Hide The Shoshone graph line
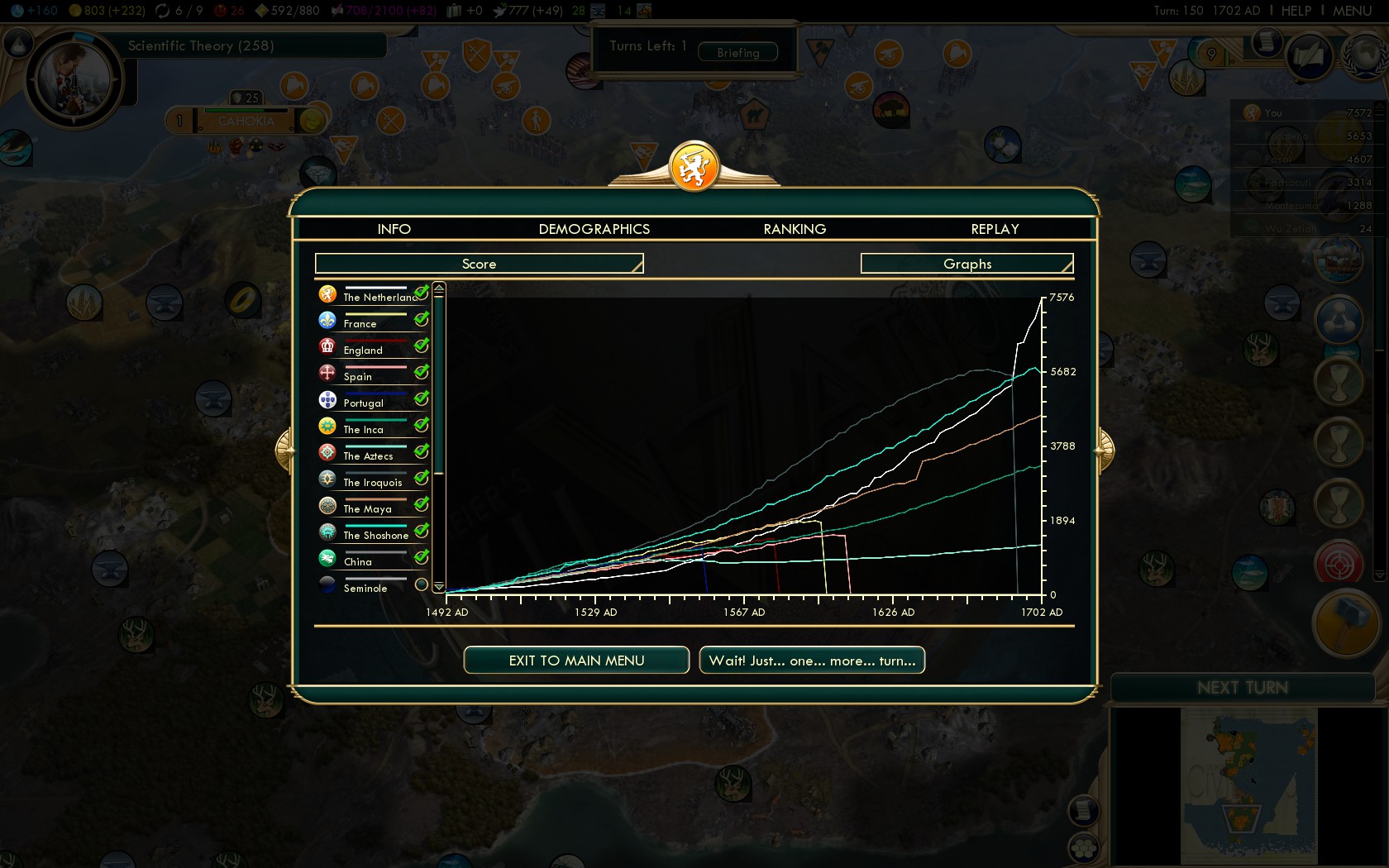The height and width of the screenshot is (868, 1389). tap(422, 531)
